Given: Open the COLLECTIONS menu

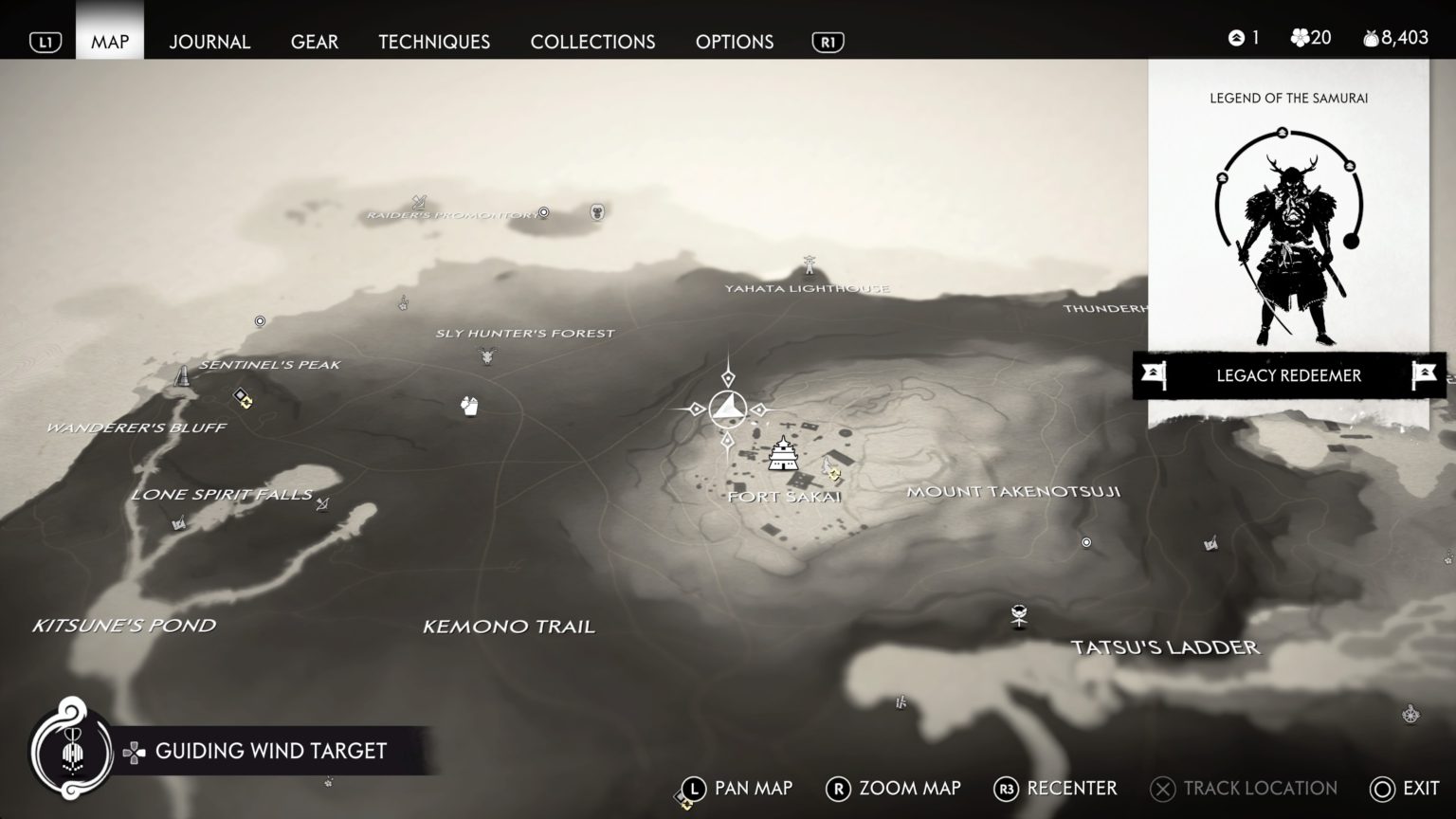Looking at the screenshot, I should point(592,42).
